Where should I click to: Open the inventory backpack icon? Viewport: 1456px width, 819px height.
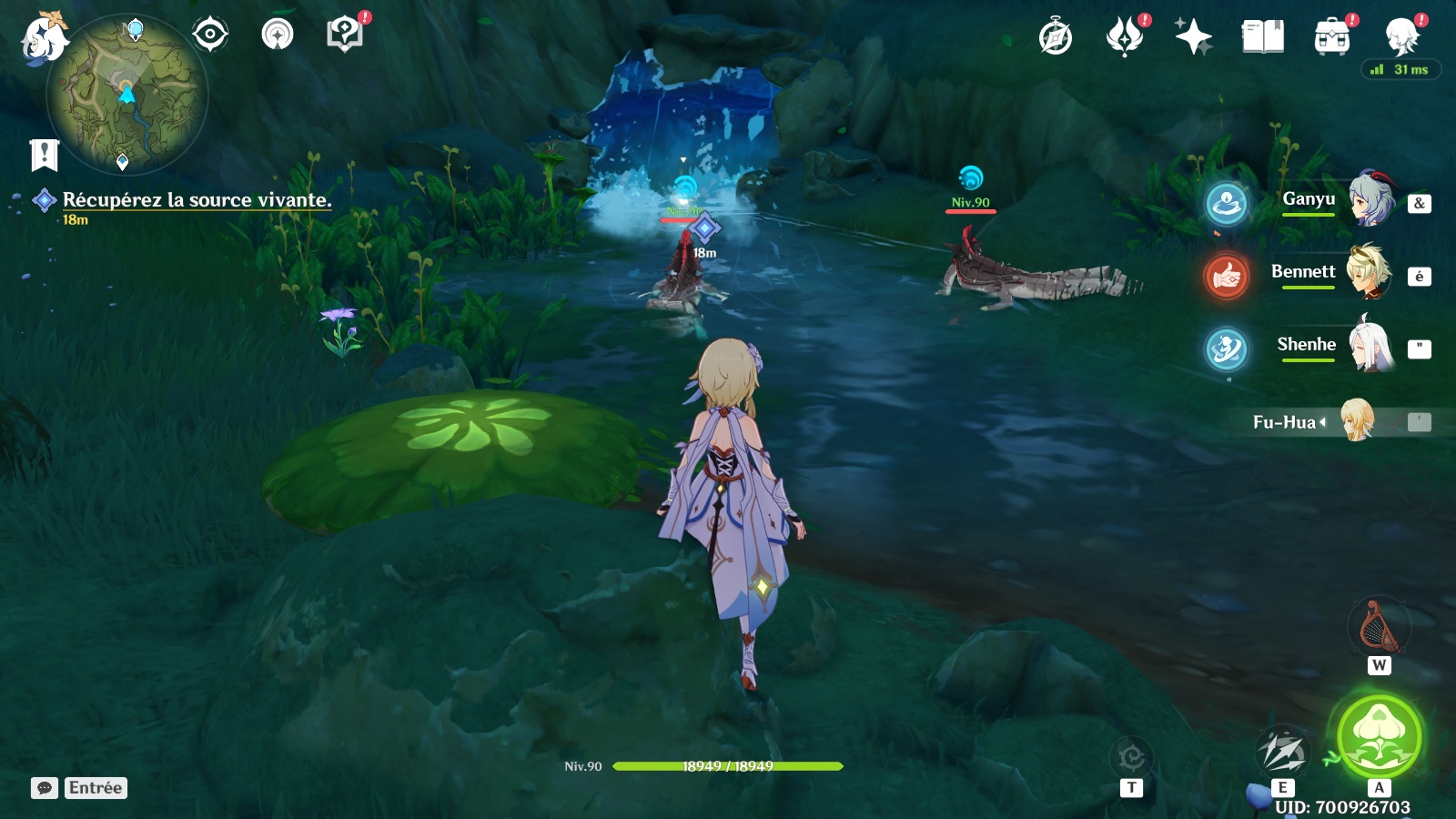click(1332, 37)
